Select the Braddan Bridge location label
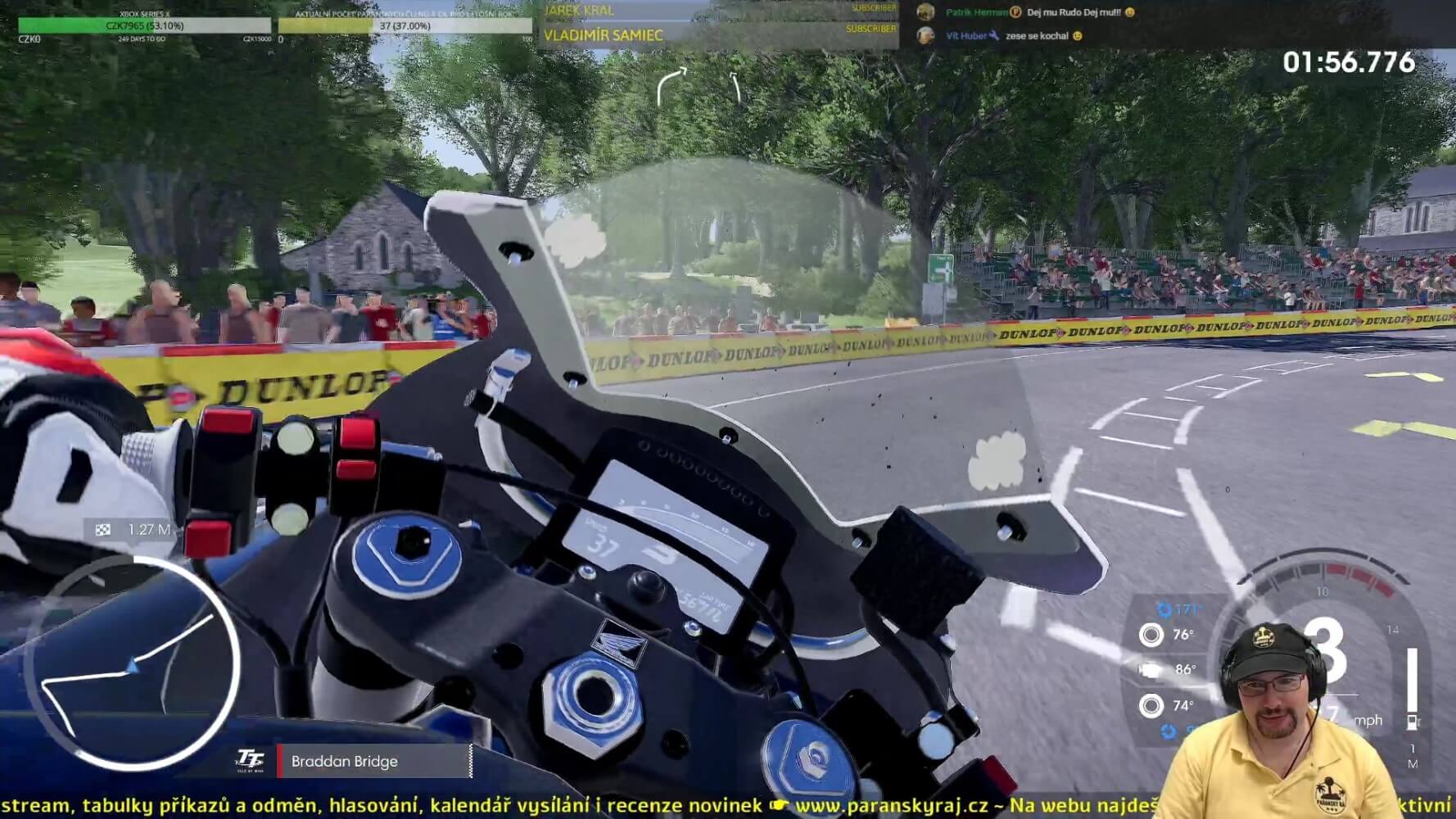1456x819 pixels. pos(345,762)
